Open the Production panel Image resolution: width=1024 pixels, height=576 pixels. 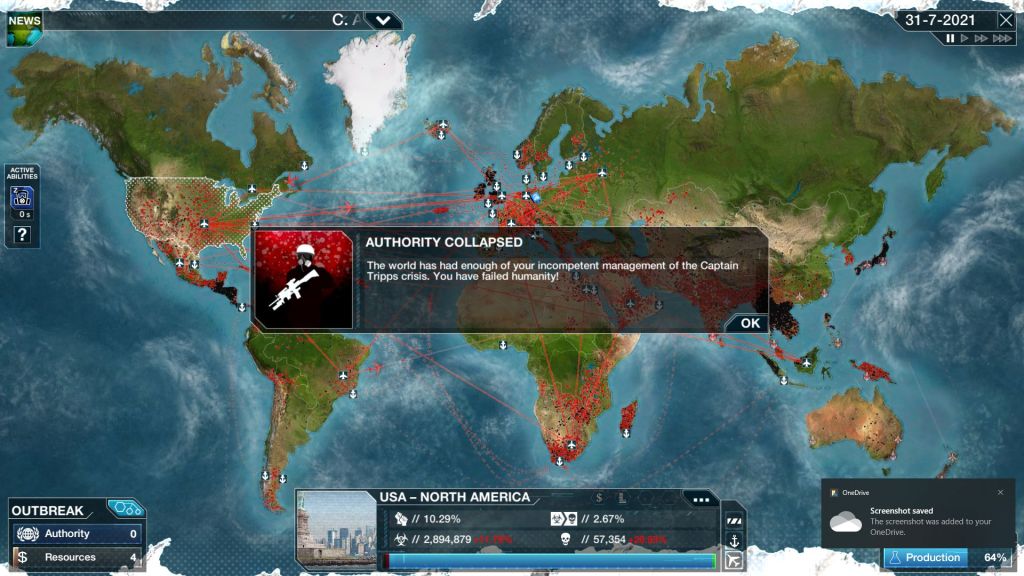coord(947,557)
